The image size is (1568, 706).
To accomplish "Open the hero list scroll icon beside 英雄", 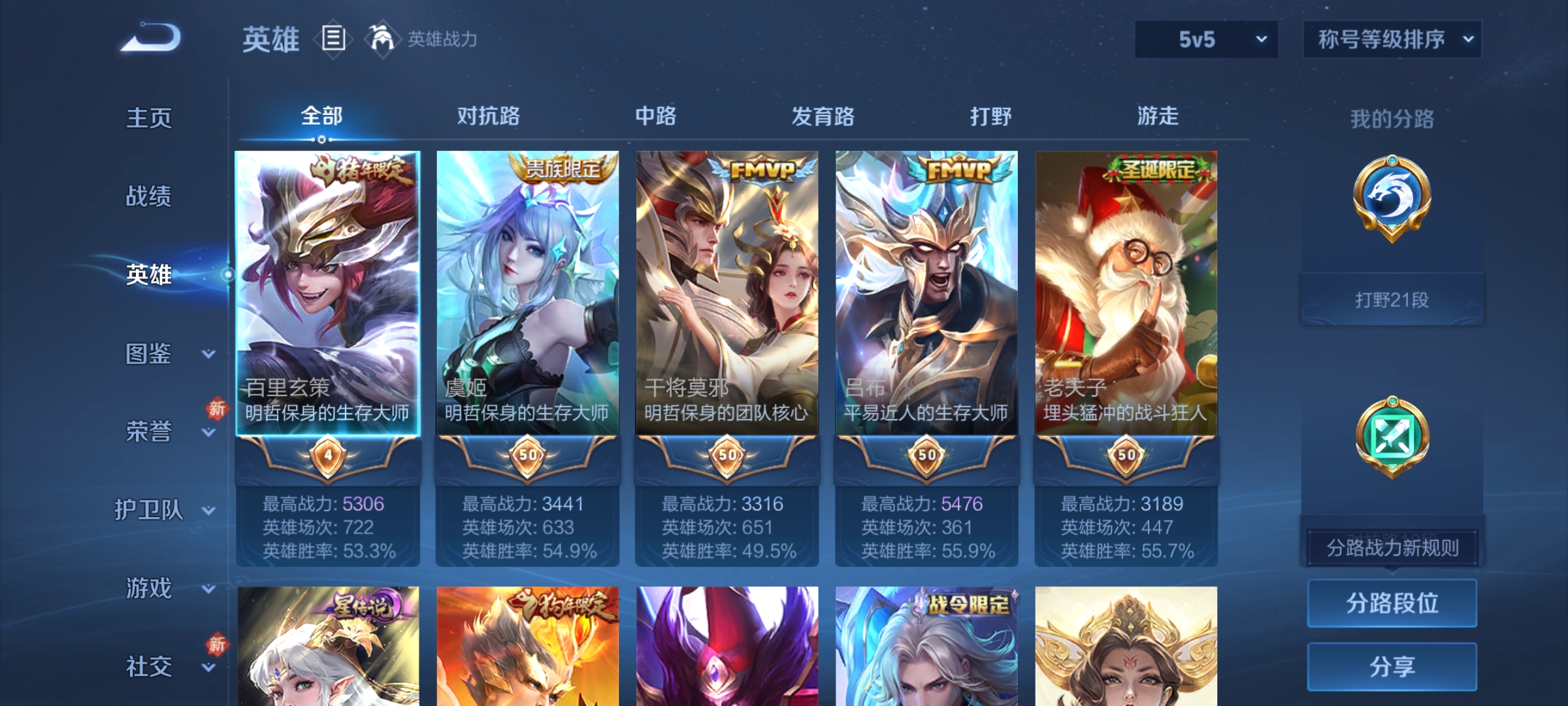I will click(333, 39).
